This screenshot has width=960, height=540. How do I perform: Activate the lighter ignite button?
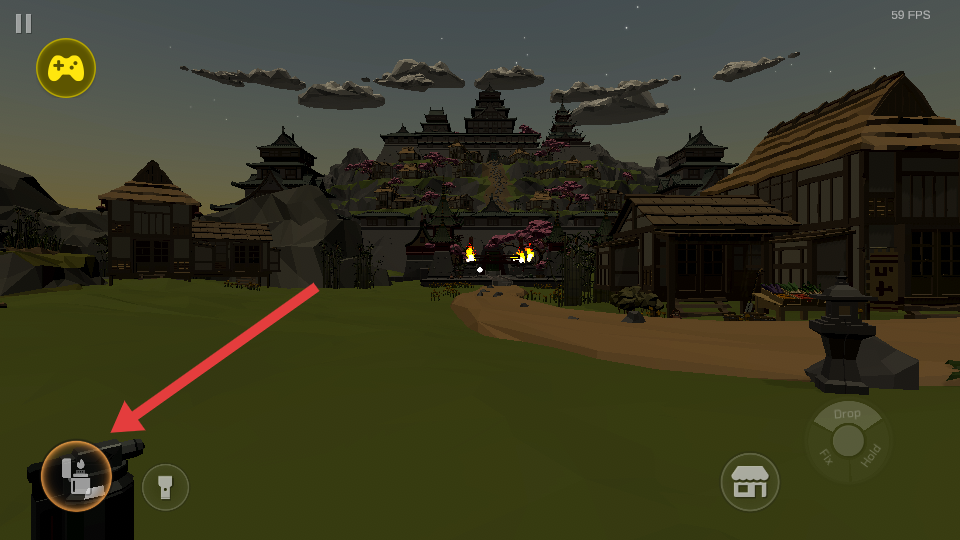click(x=76, y=476)
